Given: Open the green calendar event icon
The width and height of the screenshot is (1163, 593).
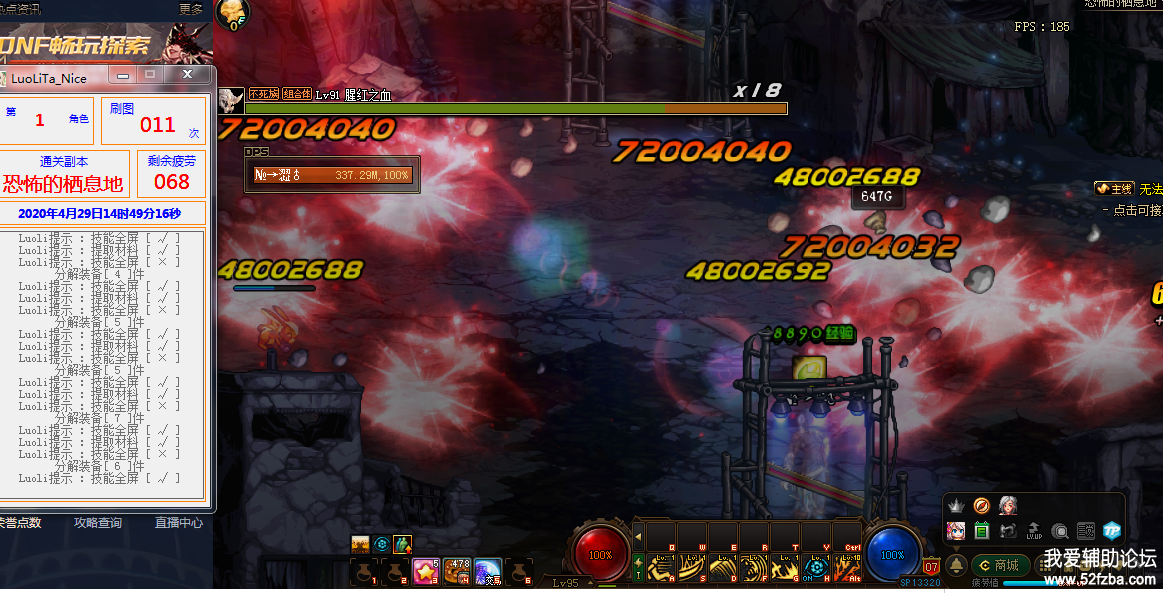Looking at the screenshot, I should 982,531.
